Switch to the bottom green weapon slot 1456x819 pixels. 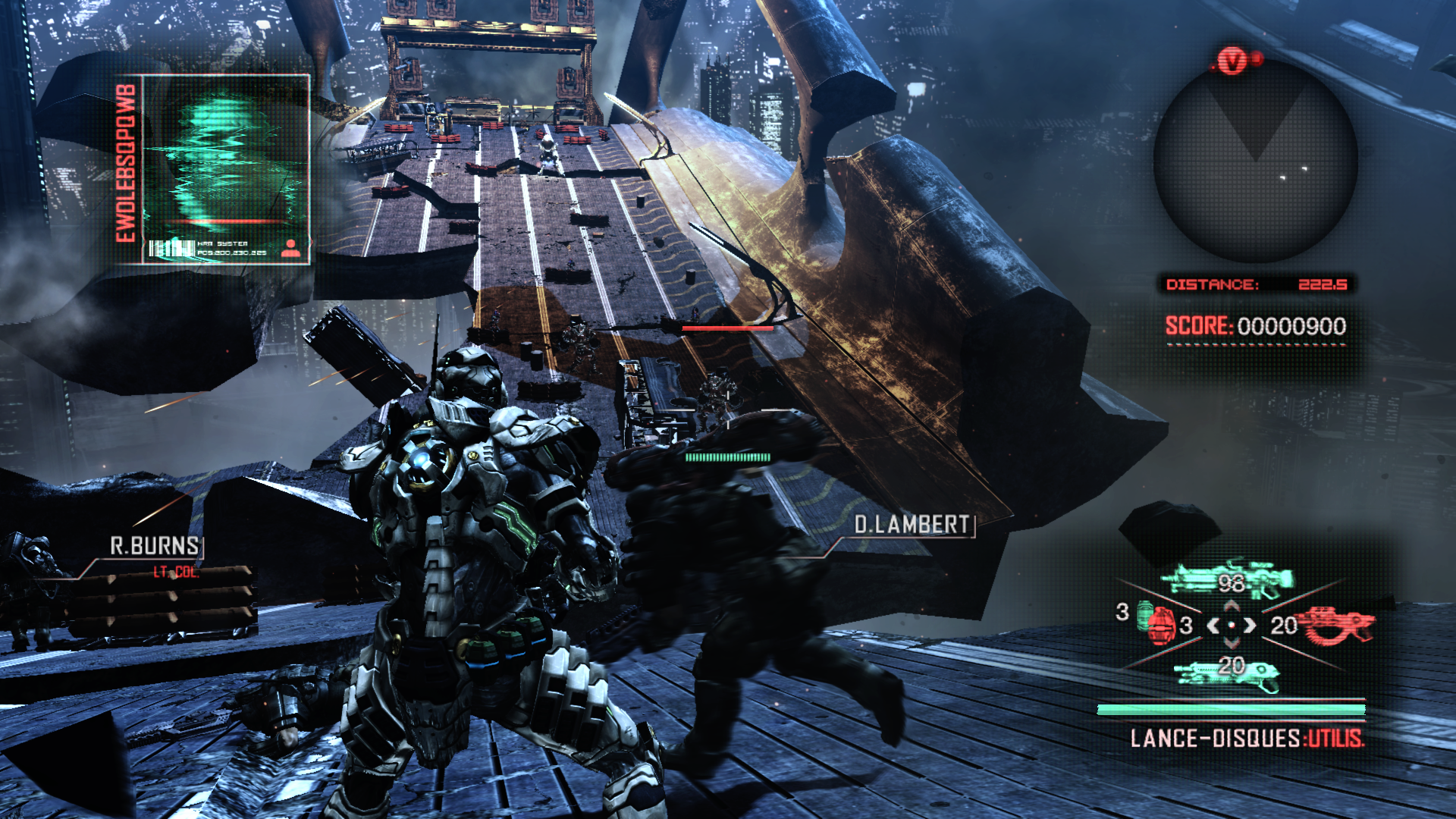[1226, 673]
